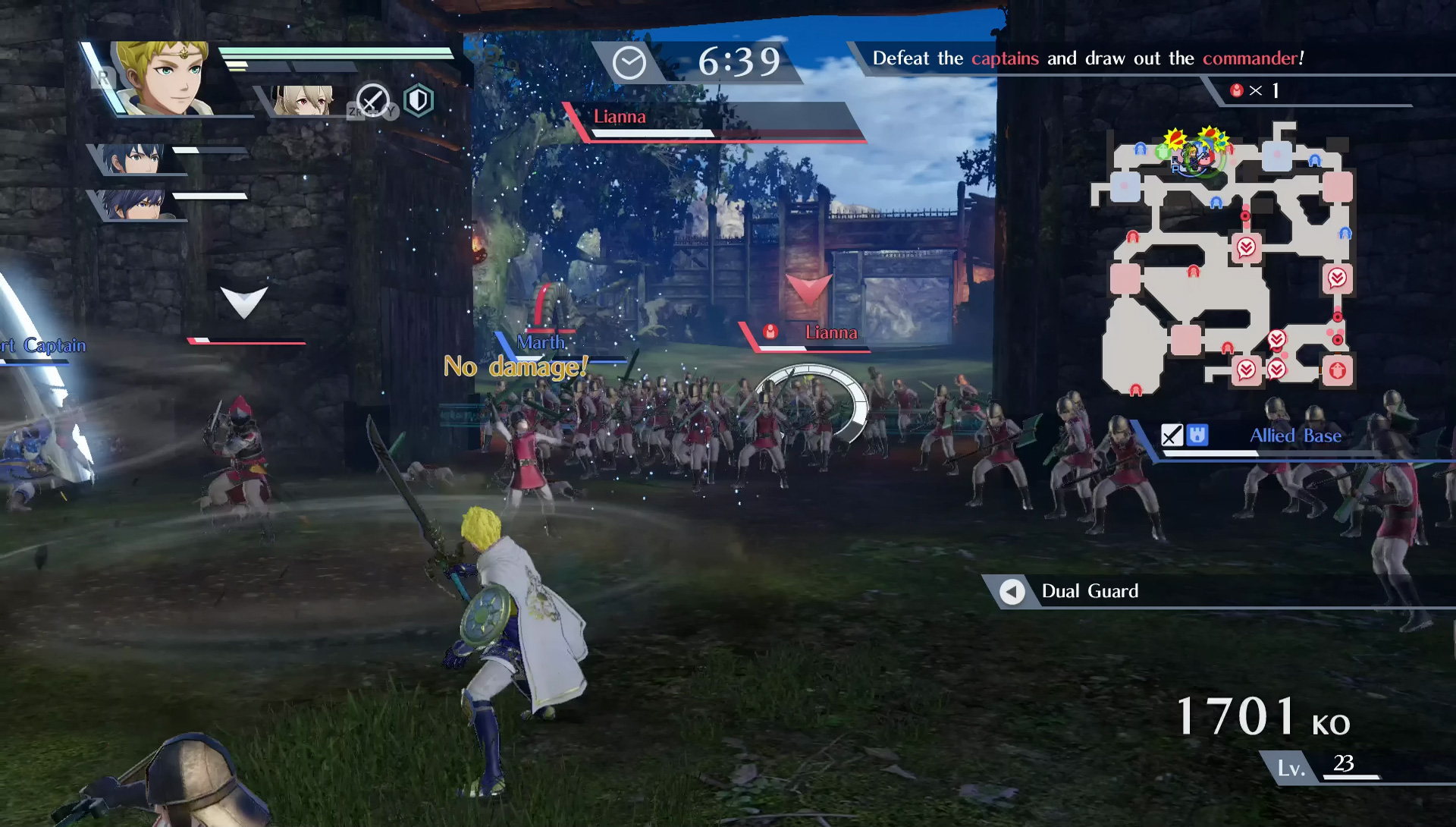Open the battlefield minimap

pos(1222,258)
